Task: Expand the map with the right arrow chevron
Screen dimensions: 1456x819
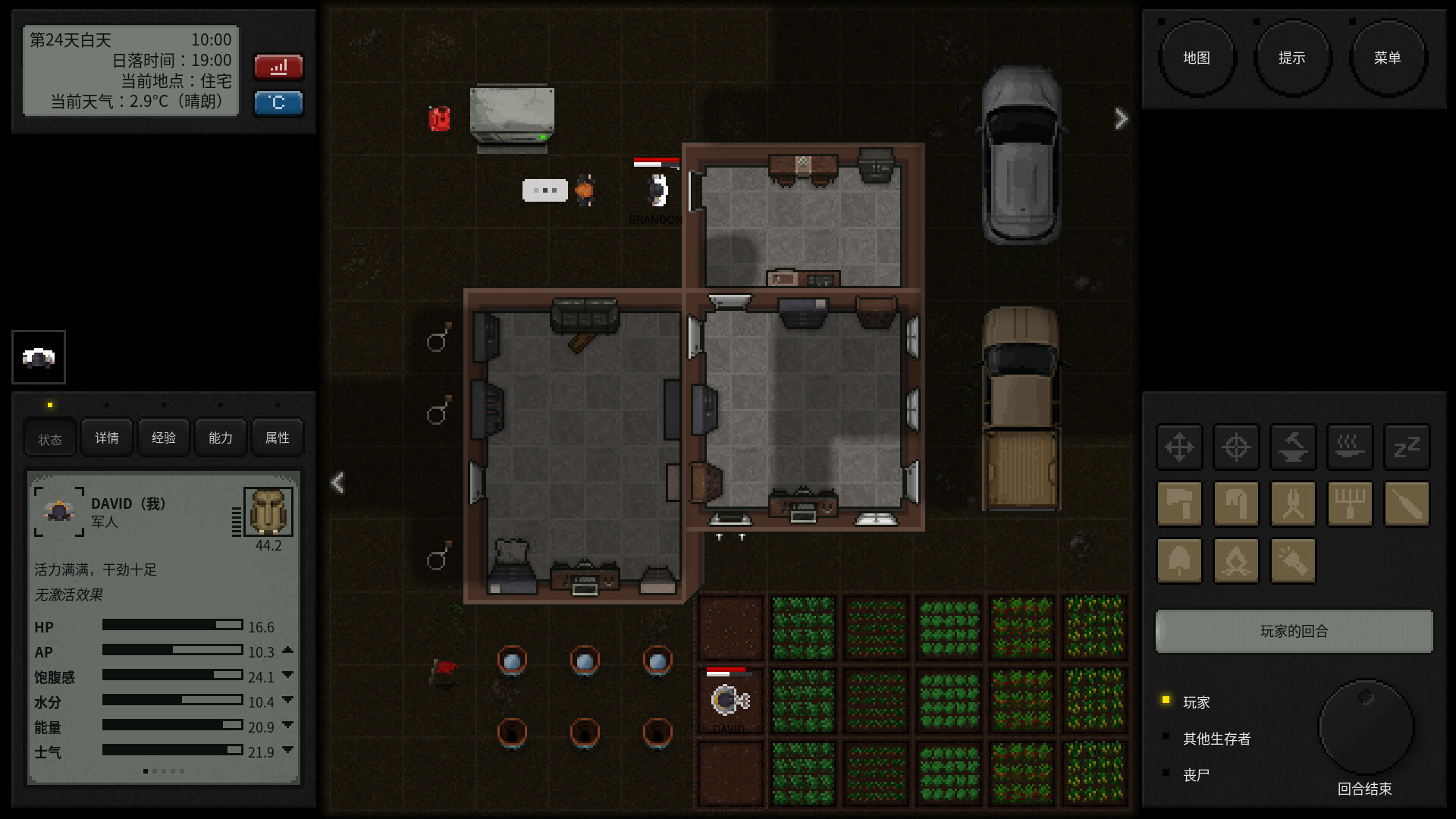Action: (x=1122, y=118)
